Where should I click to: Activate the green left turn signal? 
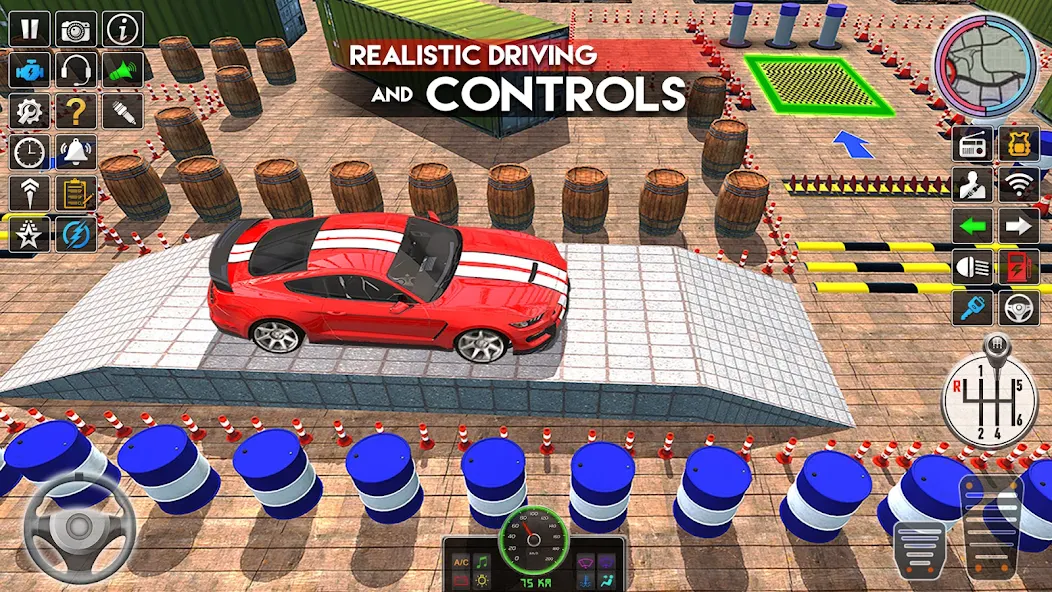972,226
